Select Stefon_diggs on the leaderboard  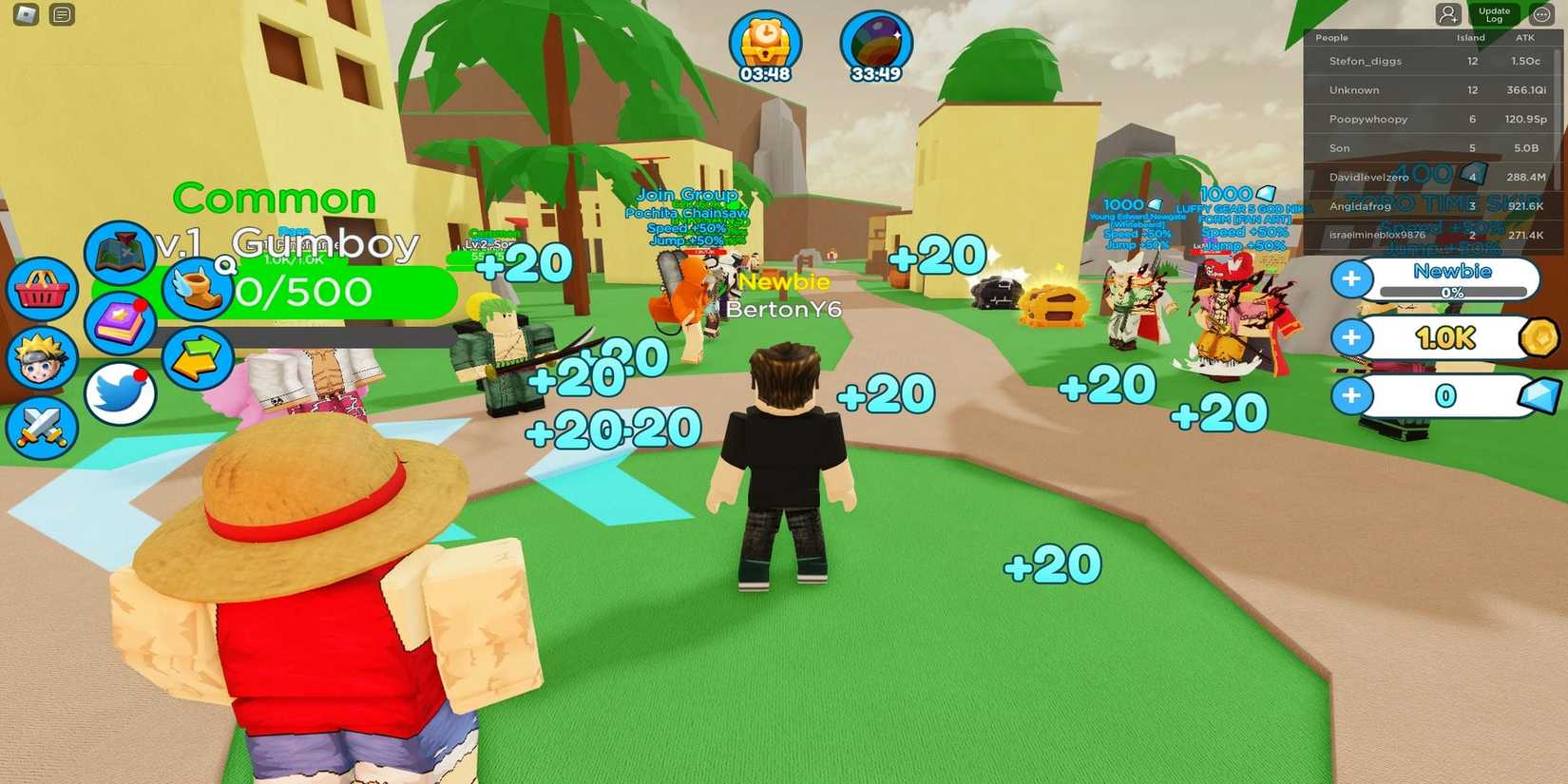pyautogui.click(x=1366, y=60)
